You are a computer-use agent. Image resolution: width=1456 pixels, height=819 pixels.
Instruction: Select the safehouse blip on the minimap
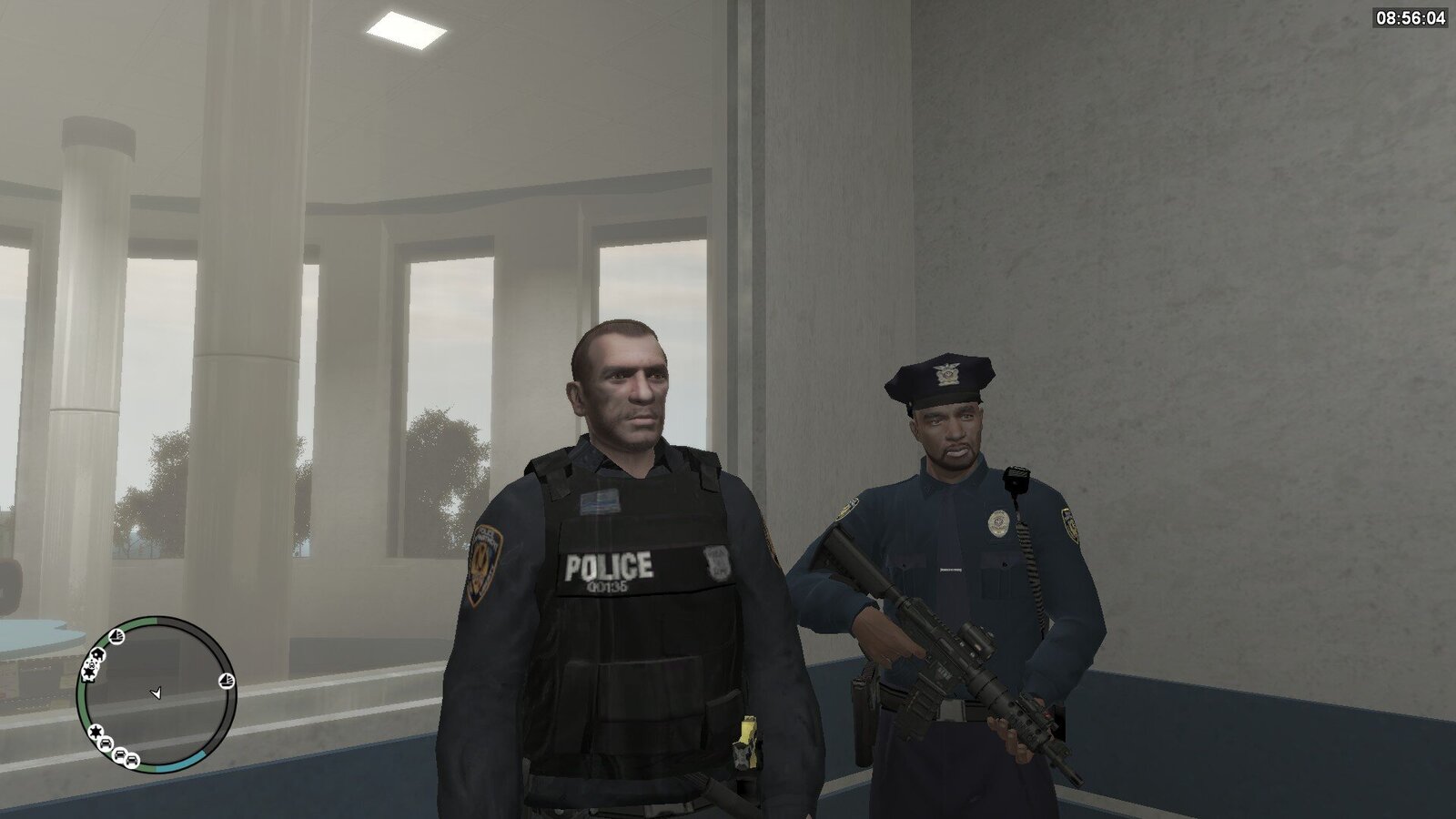[98, 654]
